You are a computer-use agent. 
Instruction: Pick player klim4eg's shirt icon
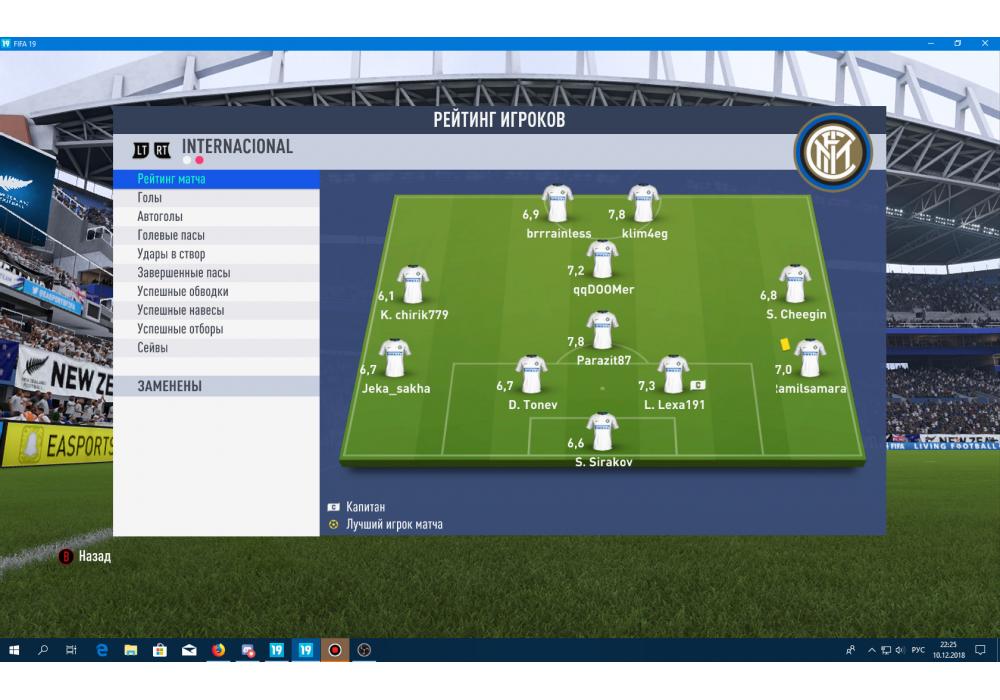(x=642, y=203)
